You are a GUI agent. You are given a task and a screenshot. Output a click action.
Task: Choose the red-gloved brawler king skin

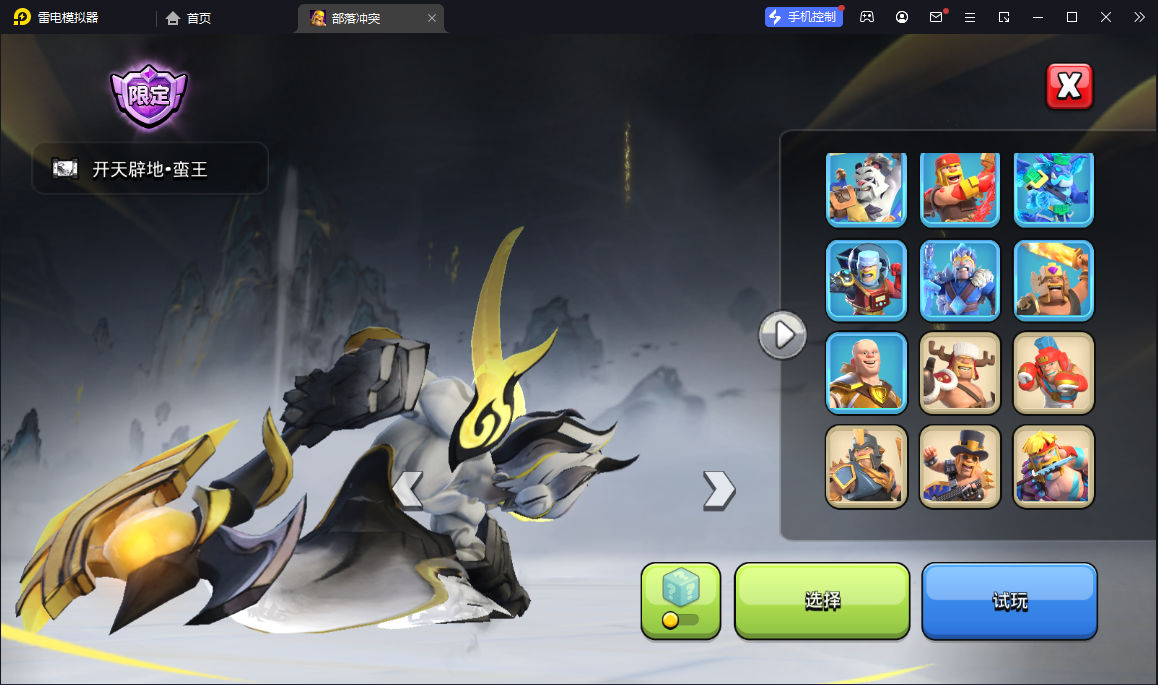click(959, 188)
